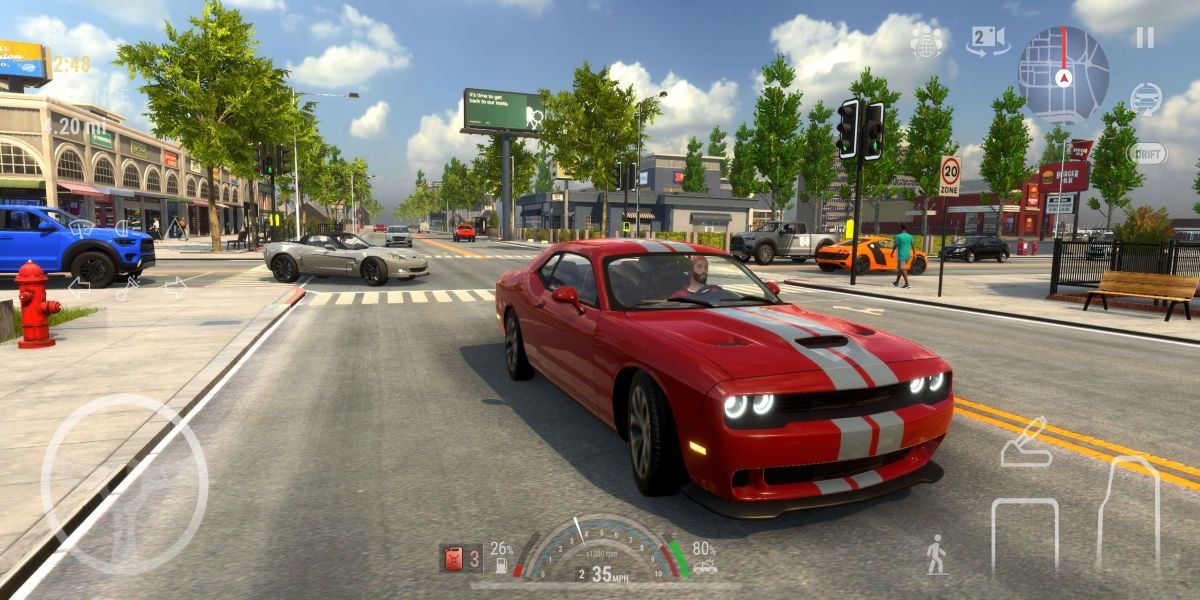
Task: Pause the game
Action: point(1145,38)
